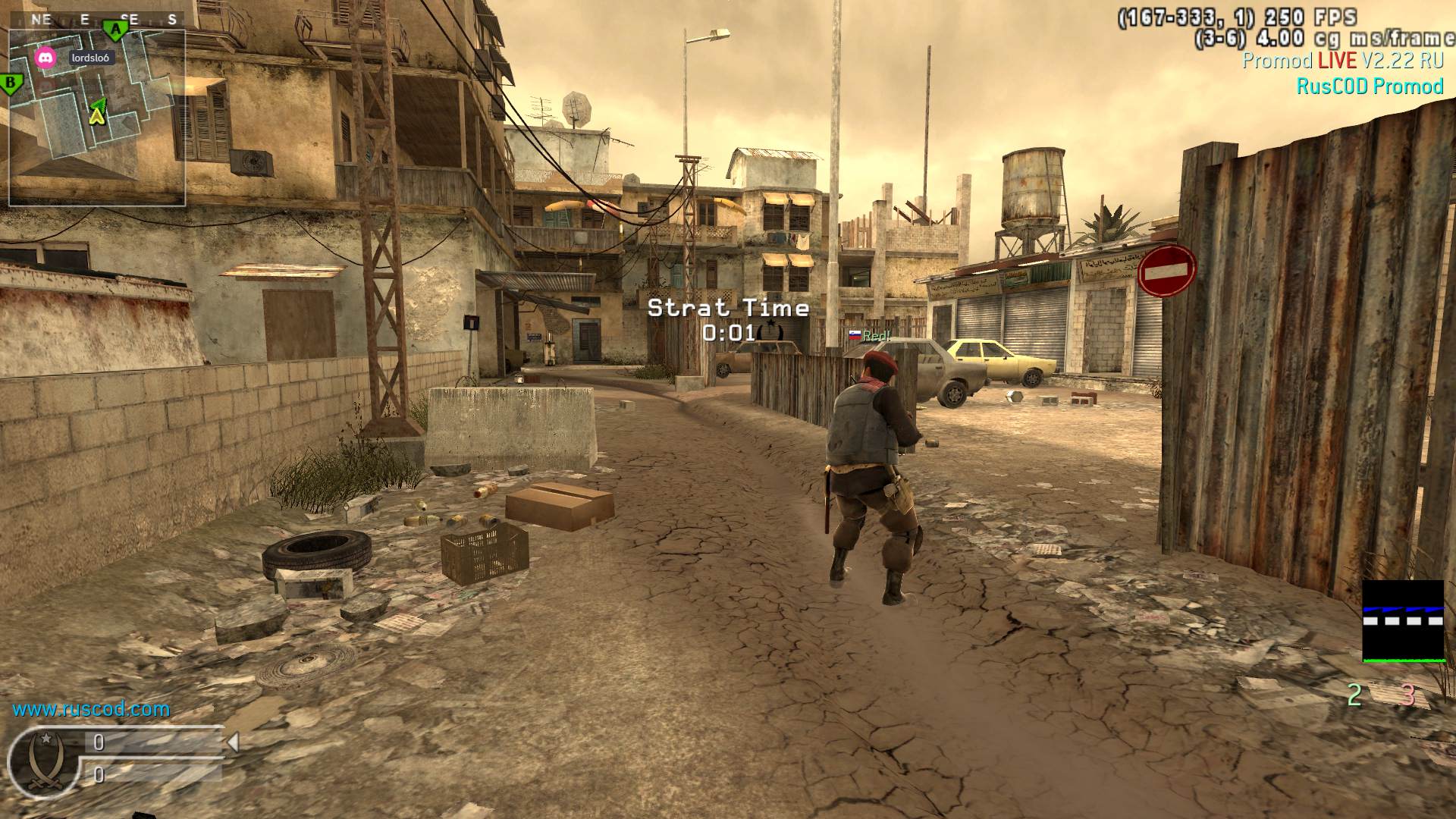1456x819 pixels.
Task: Open the Discord overlay icon beside lordslo6
Action: (45, 58)
